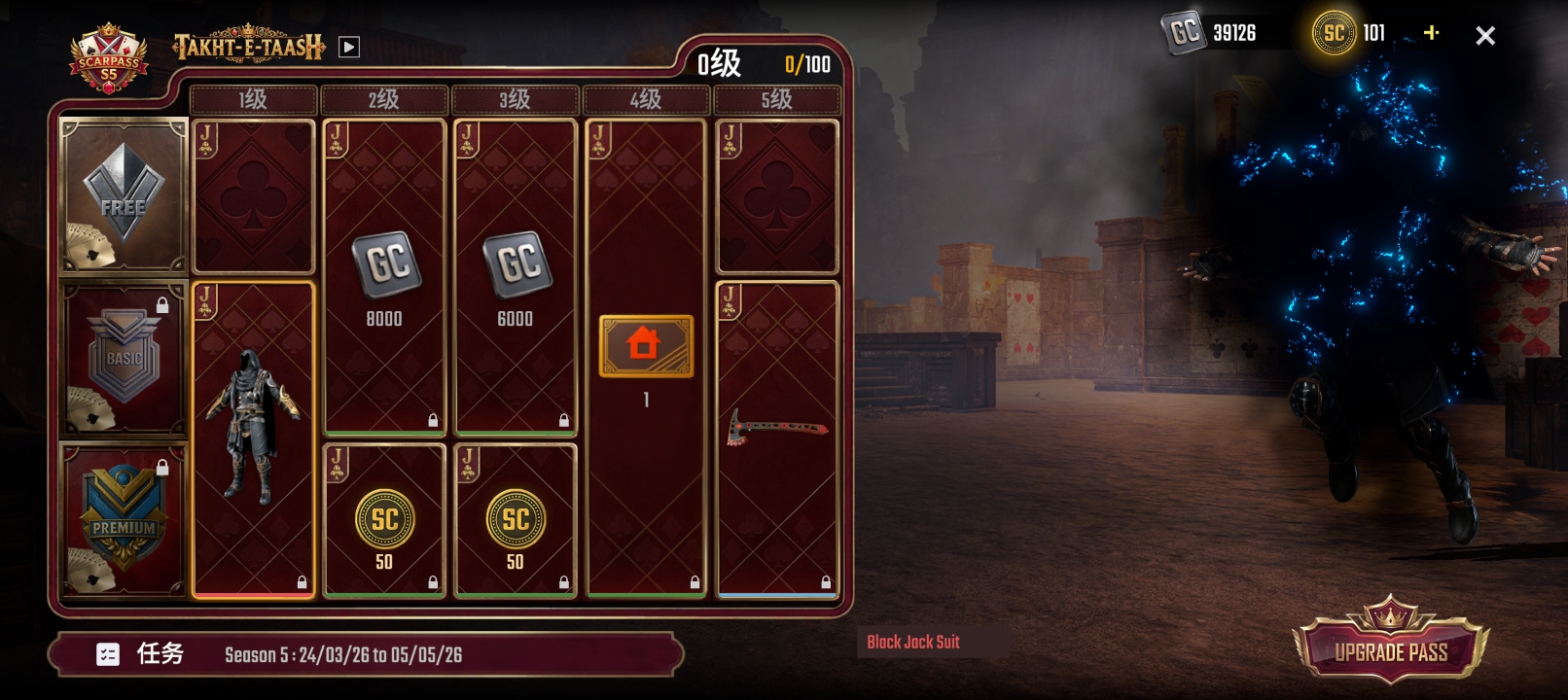The height and width of the screenshot is (700, 1568).
Task: Close the Scarpass screen
Action: click(1484, 36)
